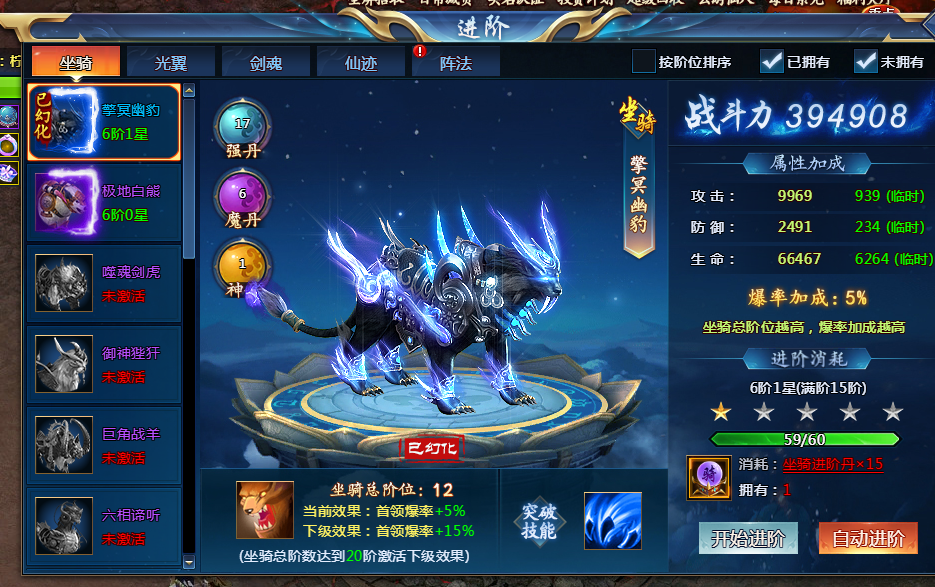Screen dimensions: 935x587
Task: Click 开始进阶 to start advancing
Action: [x=747, y=538]
